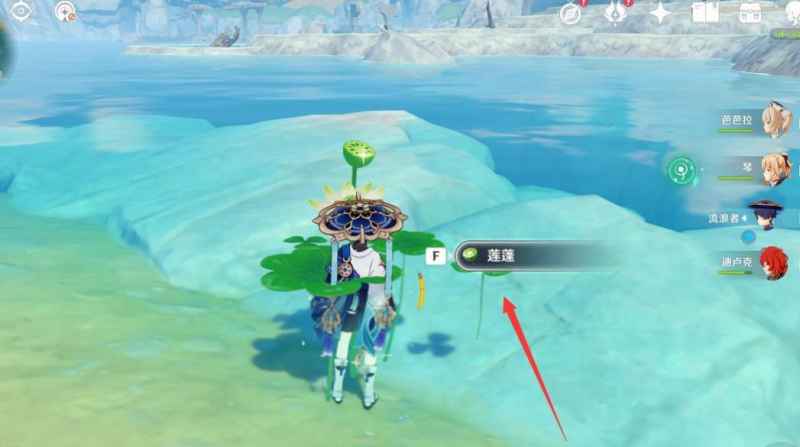This screenshot has width=800, height=447.
Task: Open the treasure chest icon
Action: (750, 14)
